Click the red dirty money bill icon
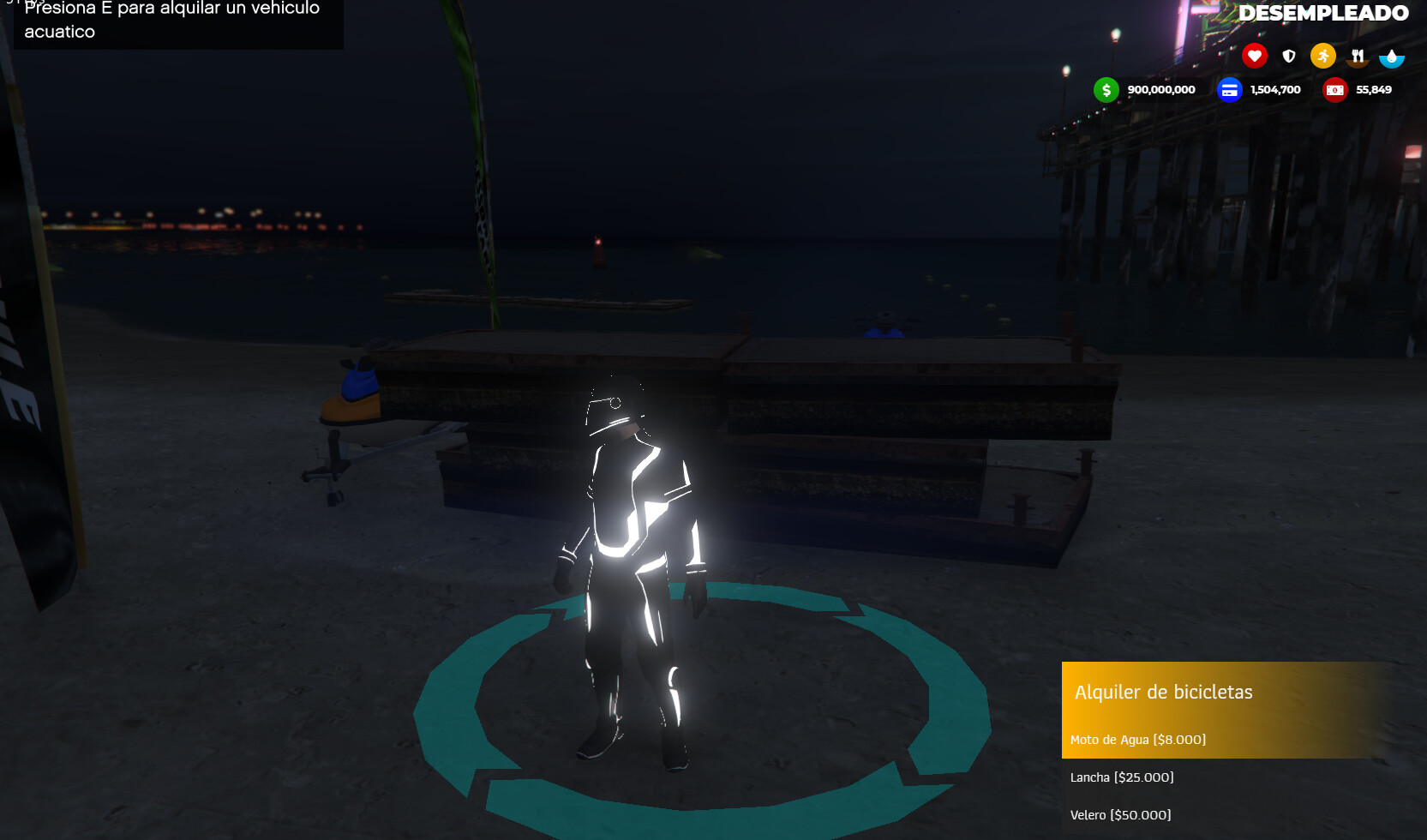 [1334, 89]
